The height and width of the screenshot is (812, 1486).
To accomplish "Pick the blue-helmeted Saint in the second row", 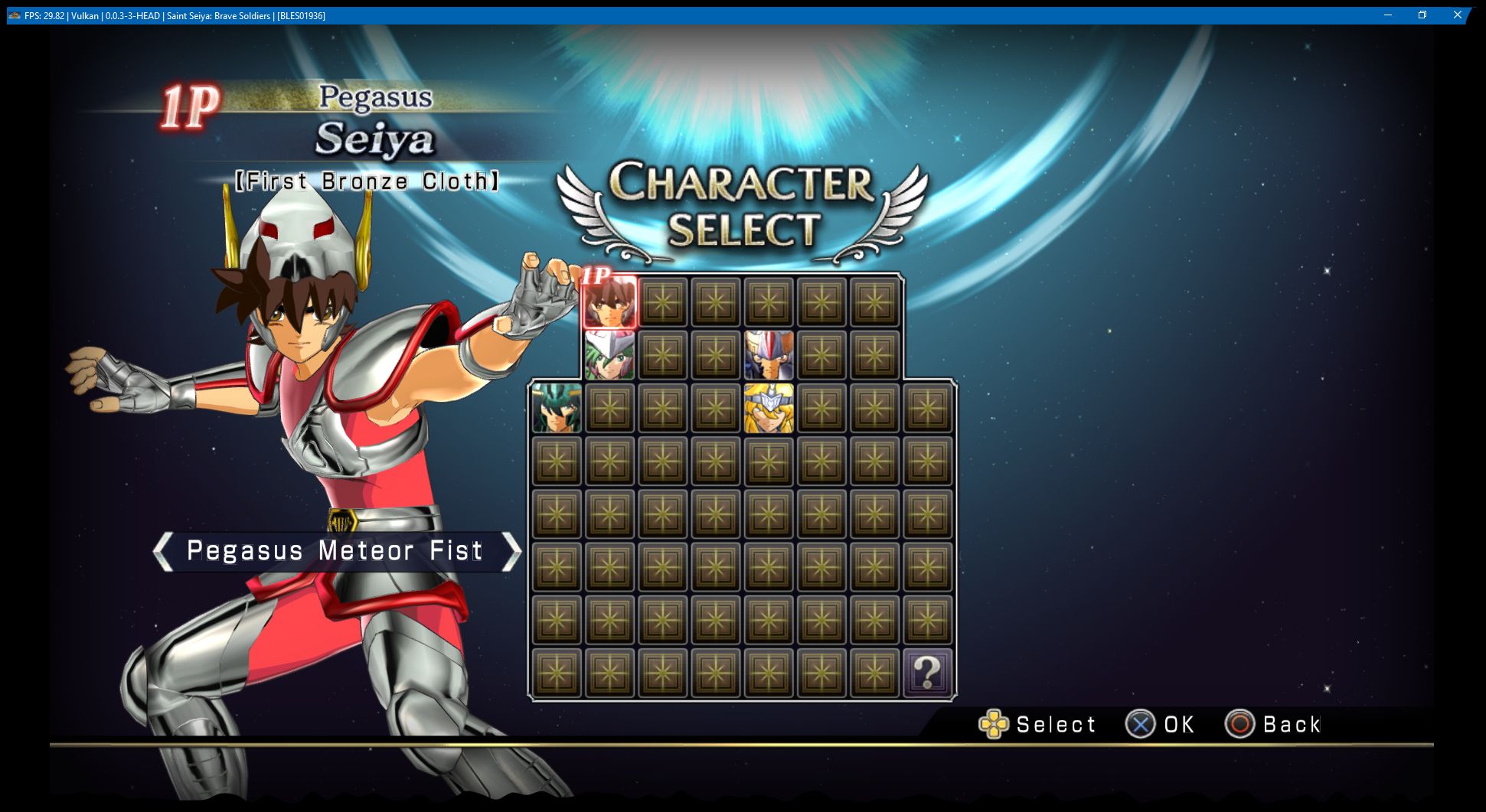I will pyautogui.click(x=768, y=354).
